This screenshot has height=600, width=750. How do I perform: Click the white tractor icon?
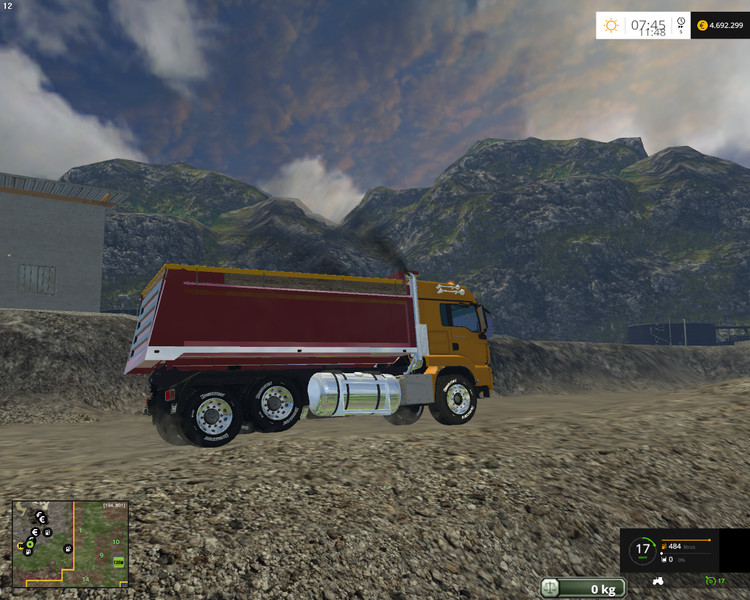coord(659,580)
